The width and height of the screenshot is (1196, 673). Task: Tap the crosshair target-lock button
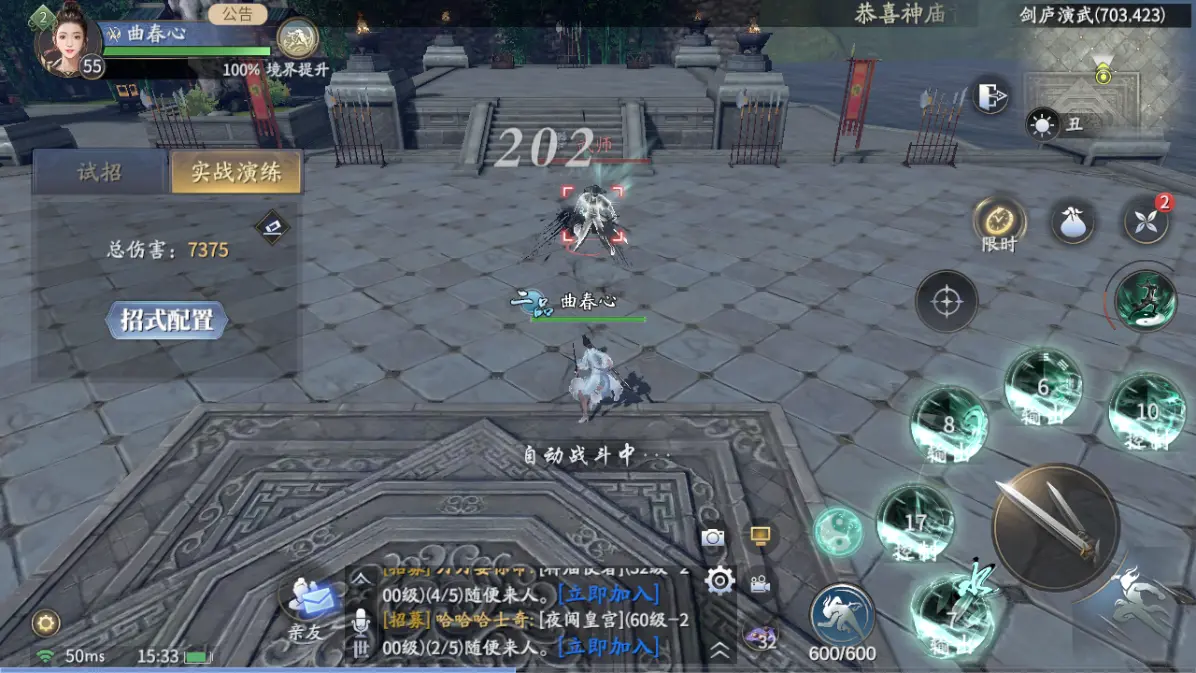(x=946, y=301)
